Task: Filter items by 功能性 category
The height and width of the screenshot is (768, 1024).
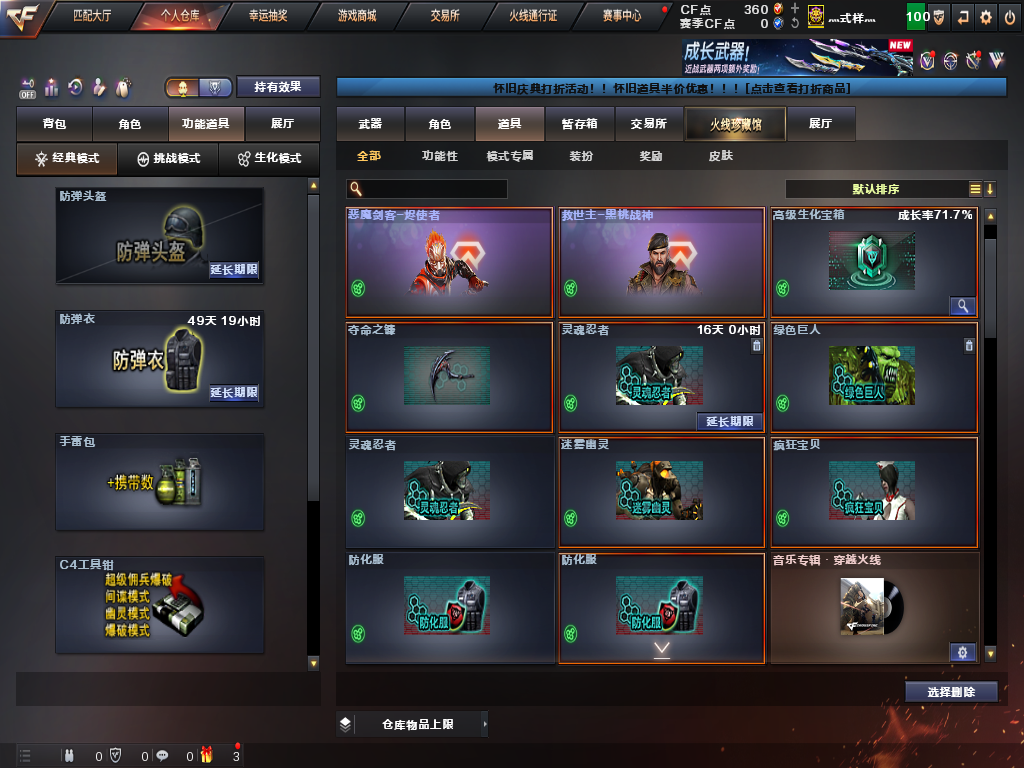Action: coord(440,156)
